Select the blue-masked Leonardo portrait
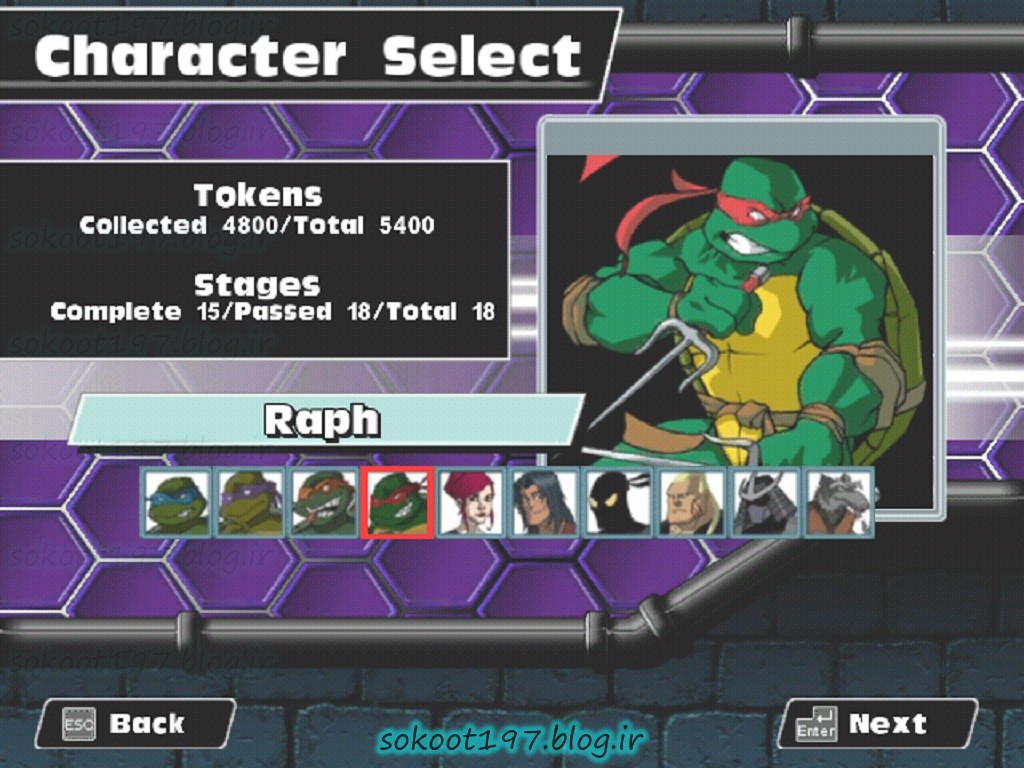 coord(177,502)
